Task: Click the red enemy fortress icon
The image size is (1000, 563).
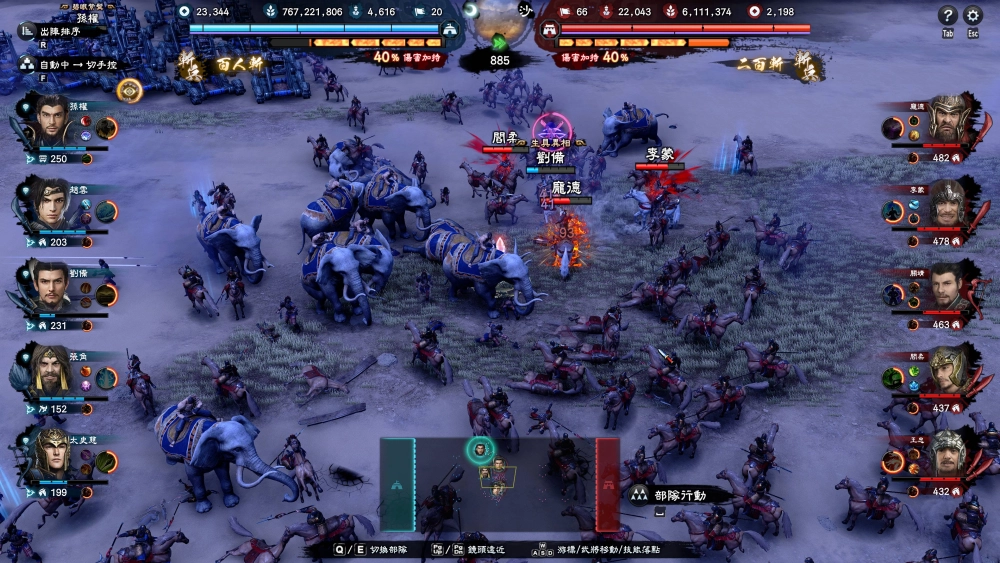Action: (x=548, y=30)
